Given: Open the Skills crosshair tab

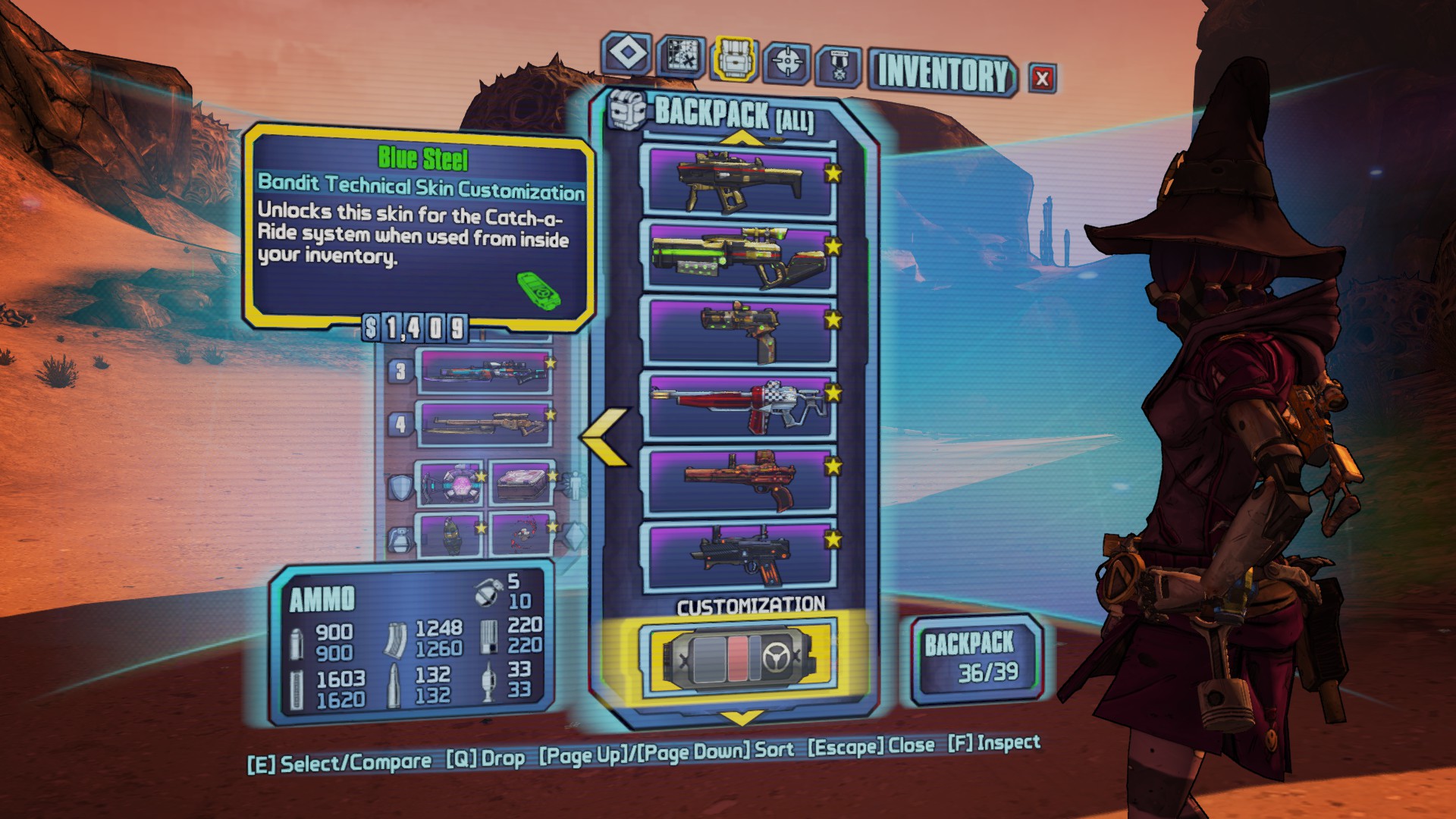Looking at the screenshot, I should tap(786, 62).
